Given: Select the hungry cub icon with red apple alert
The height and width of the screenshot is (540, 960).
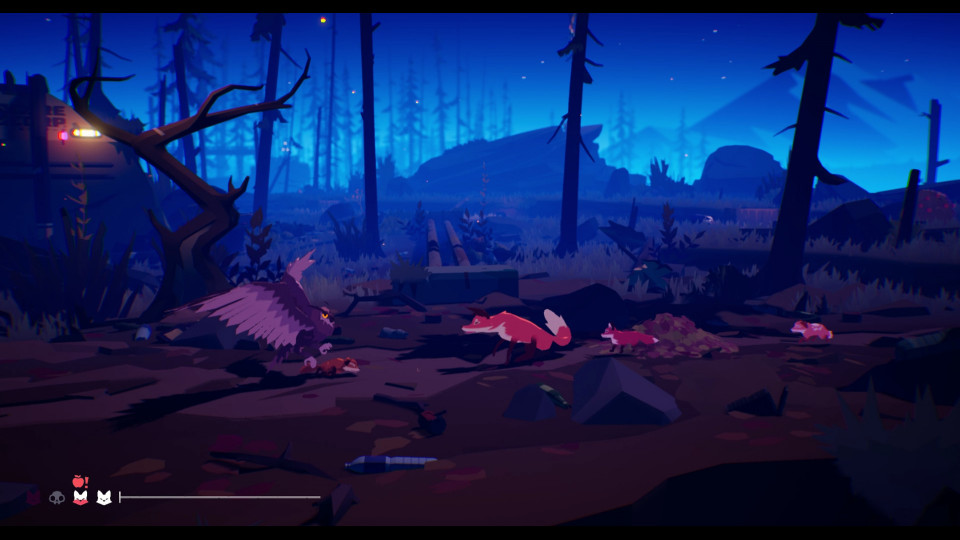Looking at the screenshot, I should [80, 495].
